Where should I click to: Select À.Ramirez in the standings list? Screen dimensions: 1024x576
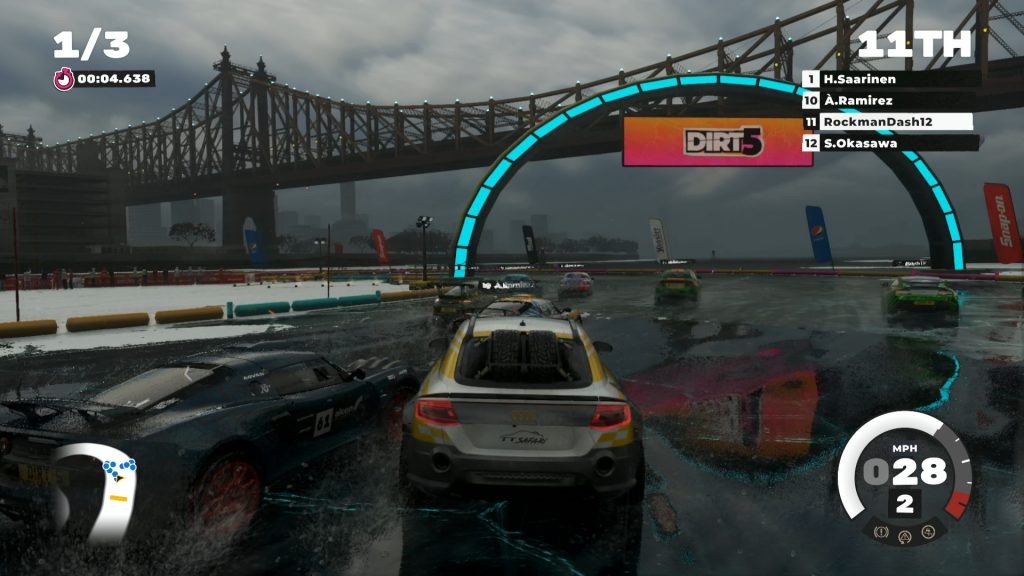click(888, 100)
